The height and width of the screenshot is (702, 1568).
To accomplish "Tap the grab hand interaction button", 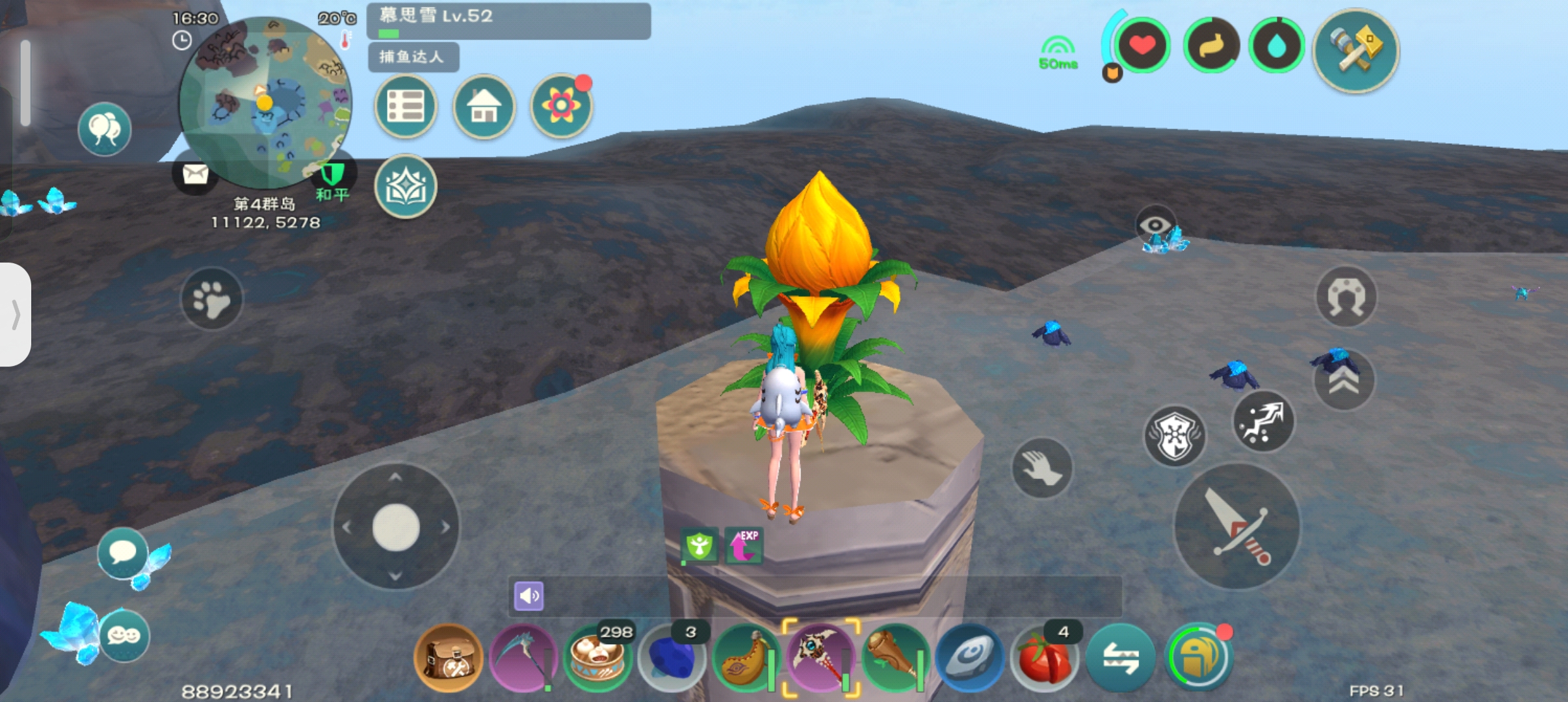I will coord(1042,468).
